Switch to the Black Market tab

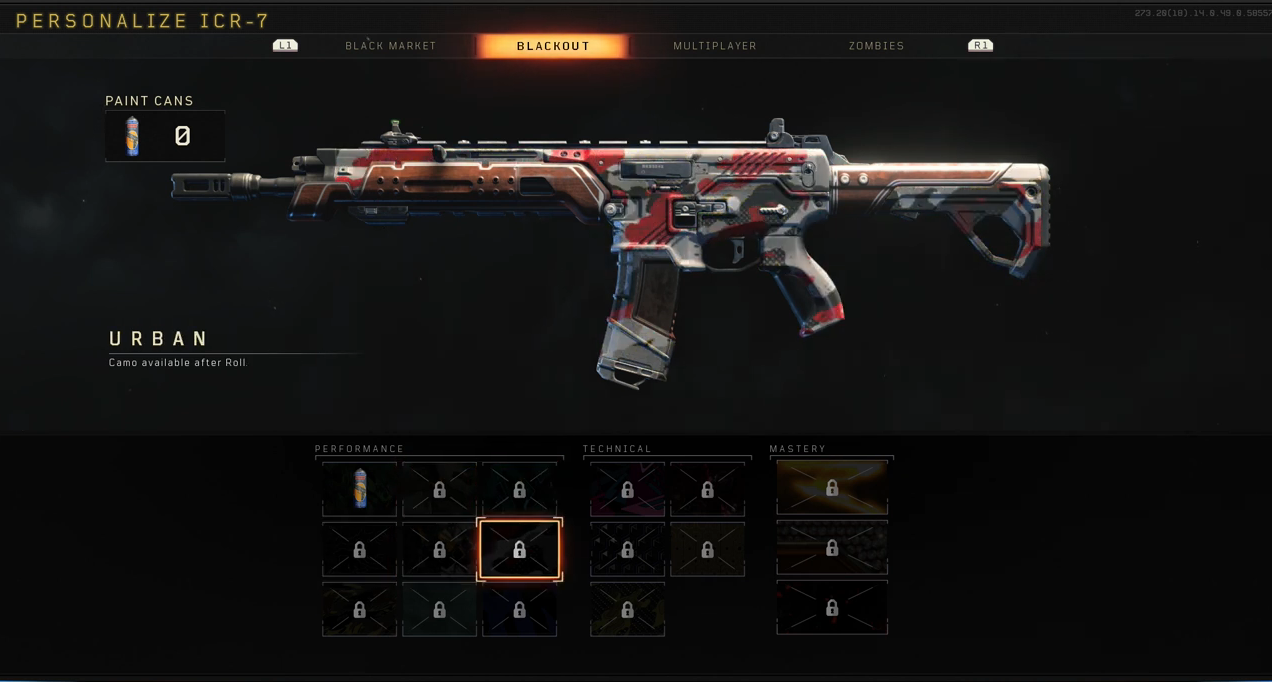[x=390, y=46]
